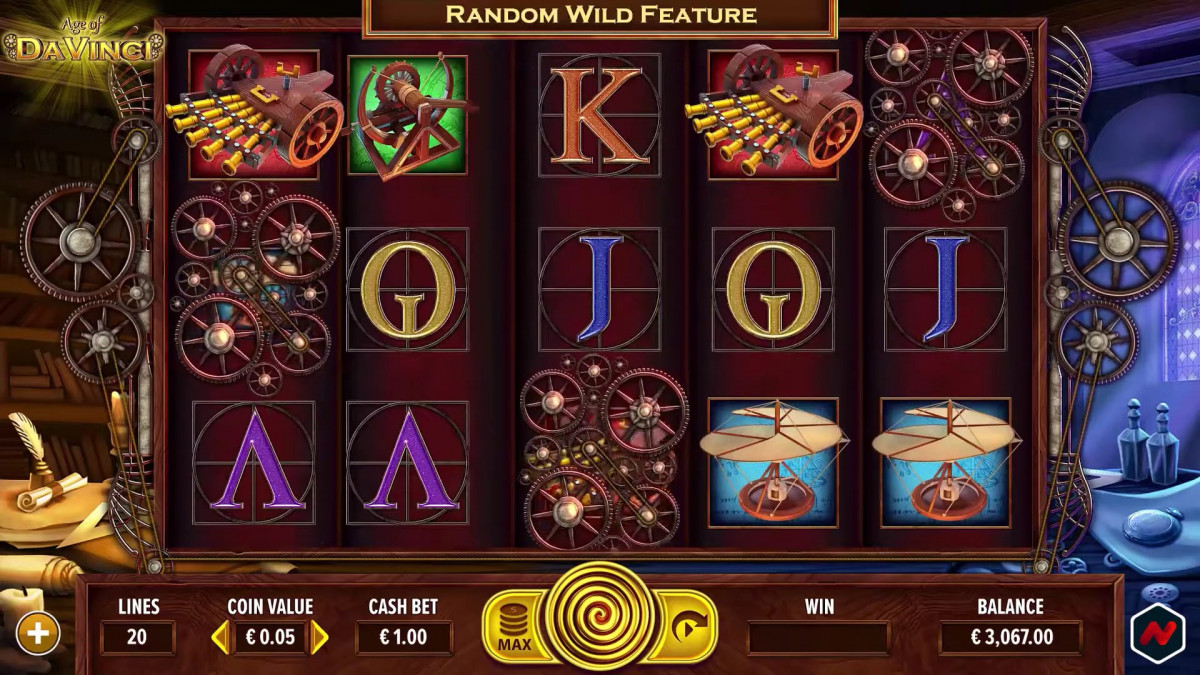
Task: Click the hexagonal N logo icon
Action: [1157, 632]
